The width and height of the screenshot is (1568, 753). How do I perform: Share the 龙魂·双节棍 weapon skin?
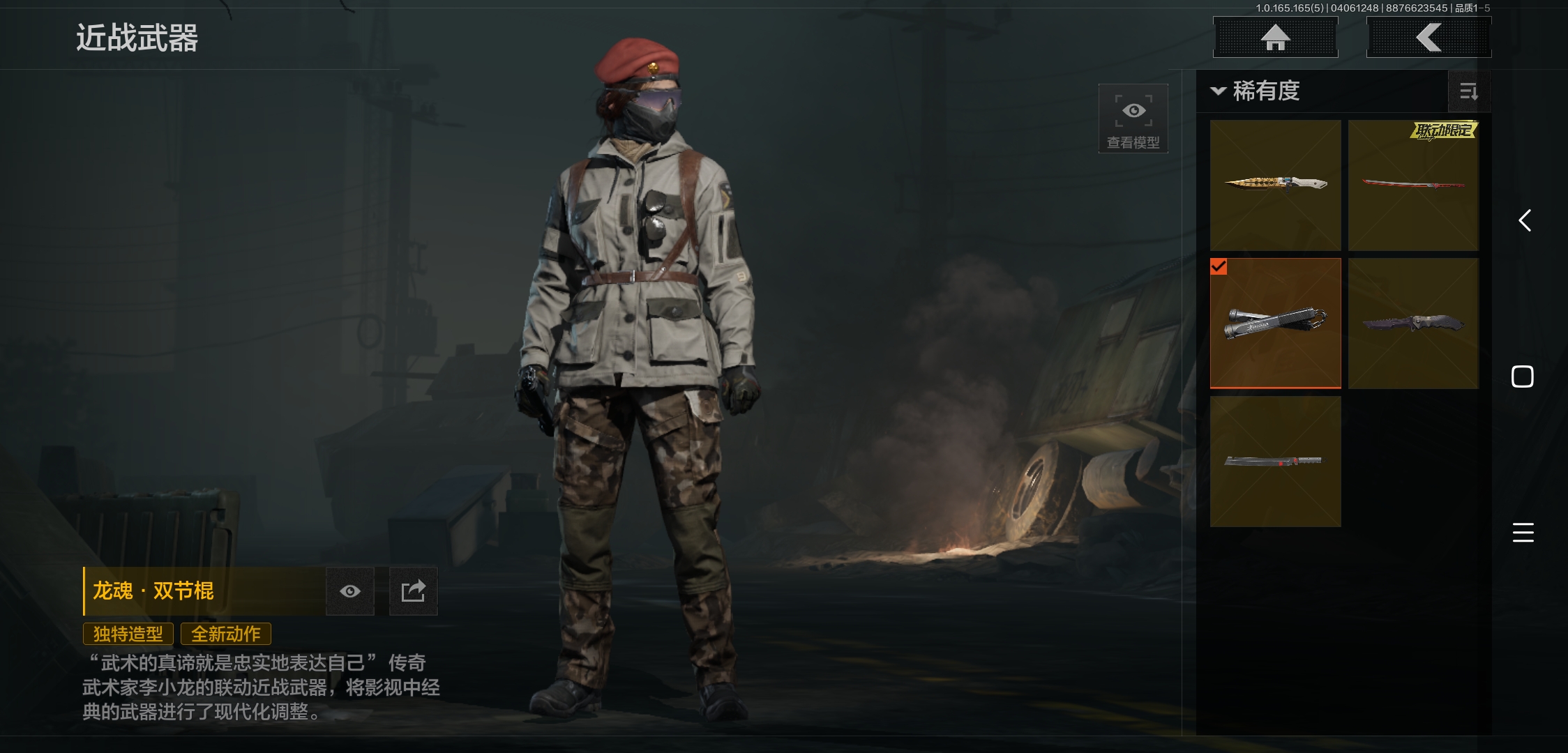[413, 591]
